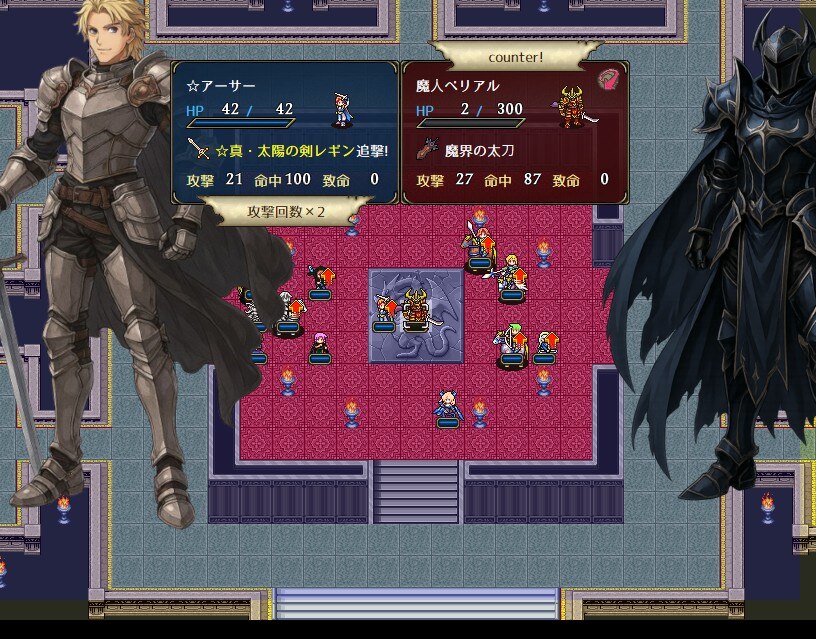Click the red skill icon on Belial's panel
The image size is (816, 639).
point(609,80)
